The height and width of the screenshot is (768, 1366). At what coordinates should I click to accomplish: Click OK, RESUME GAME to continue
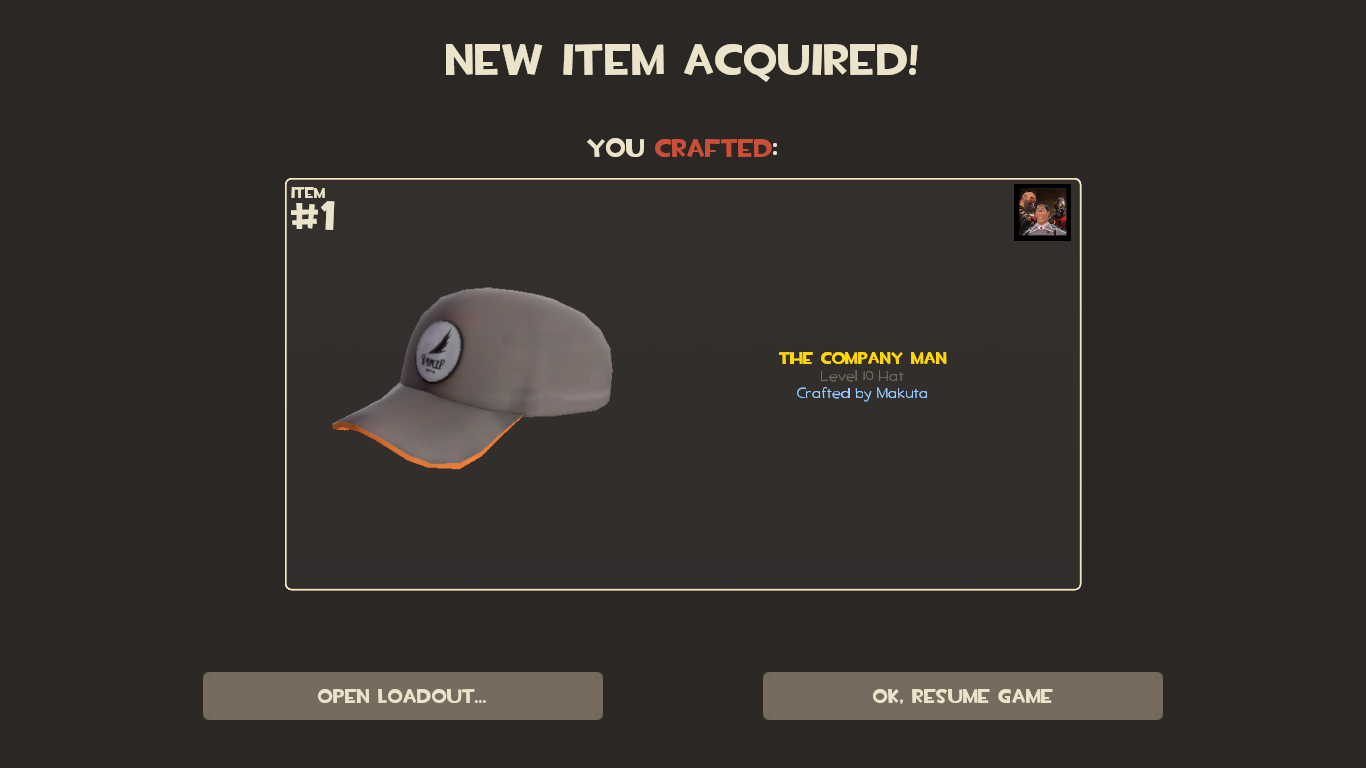(x=962, y=696)
